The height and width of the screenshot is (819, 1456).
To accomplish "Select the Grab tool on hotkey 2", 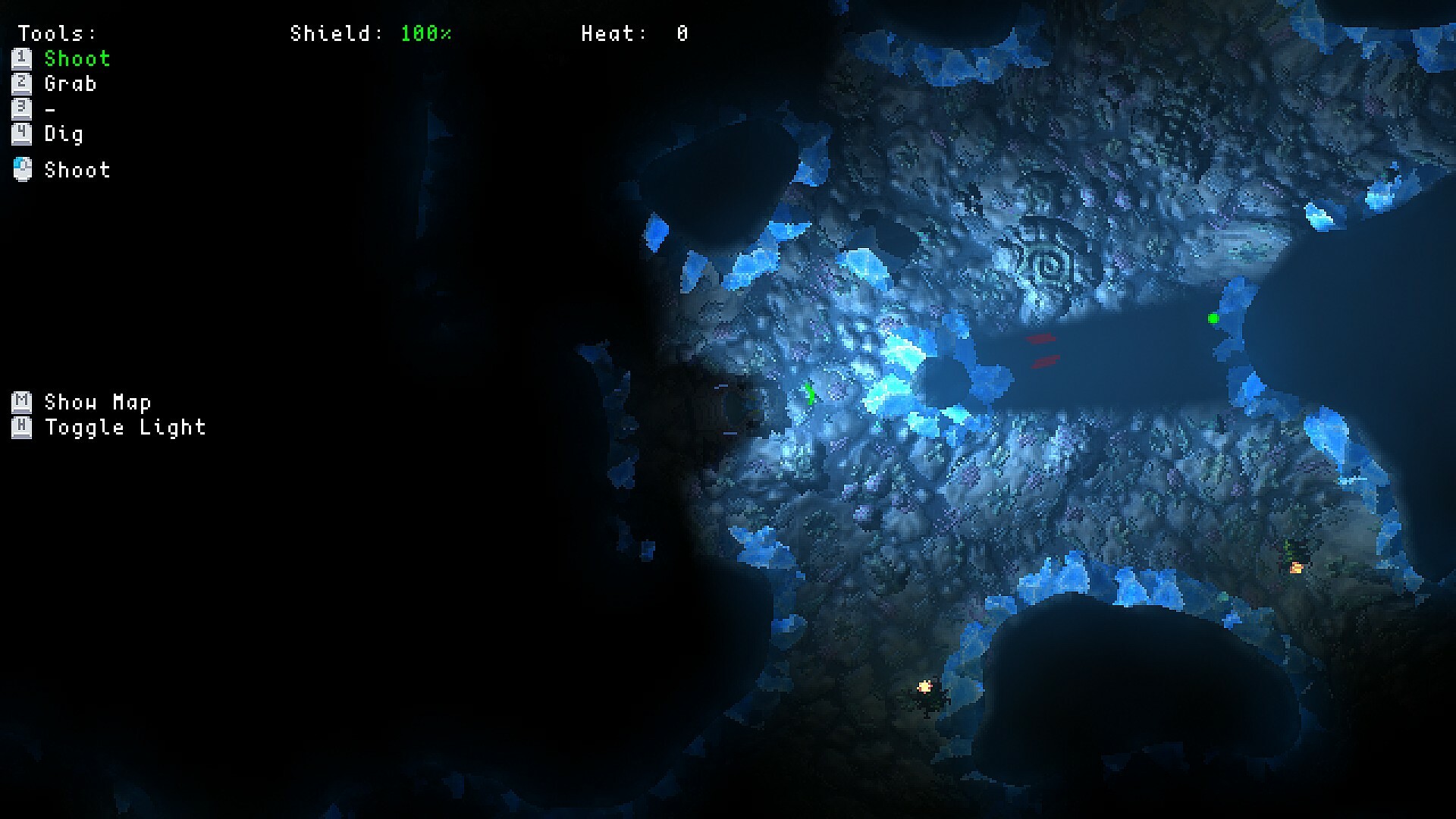I will coord(23,84).
